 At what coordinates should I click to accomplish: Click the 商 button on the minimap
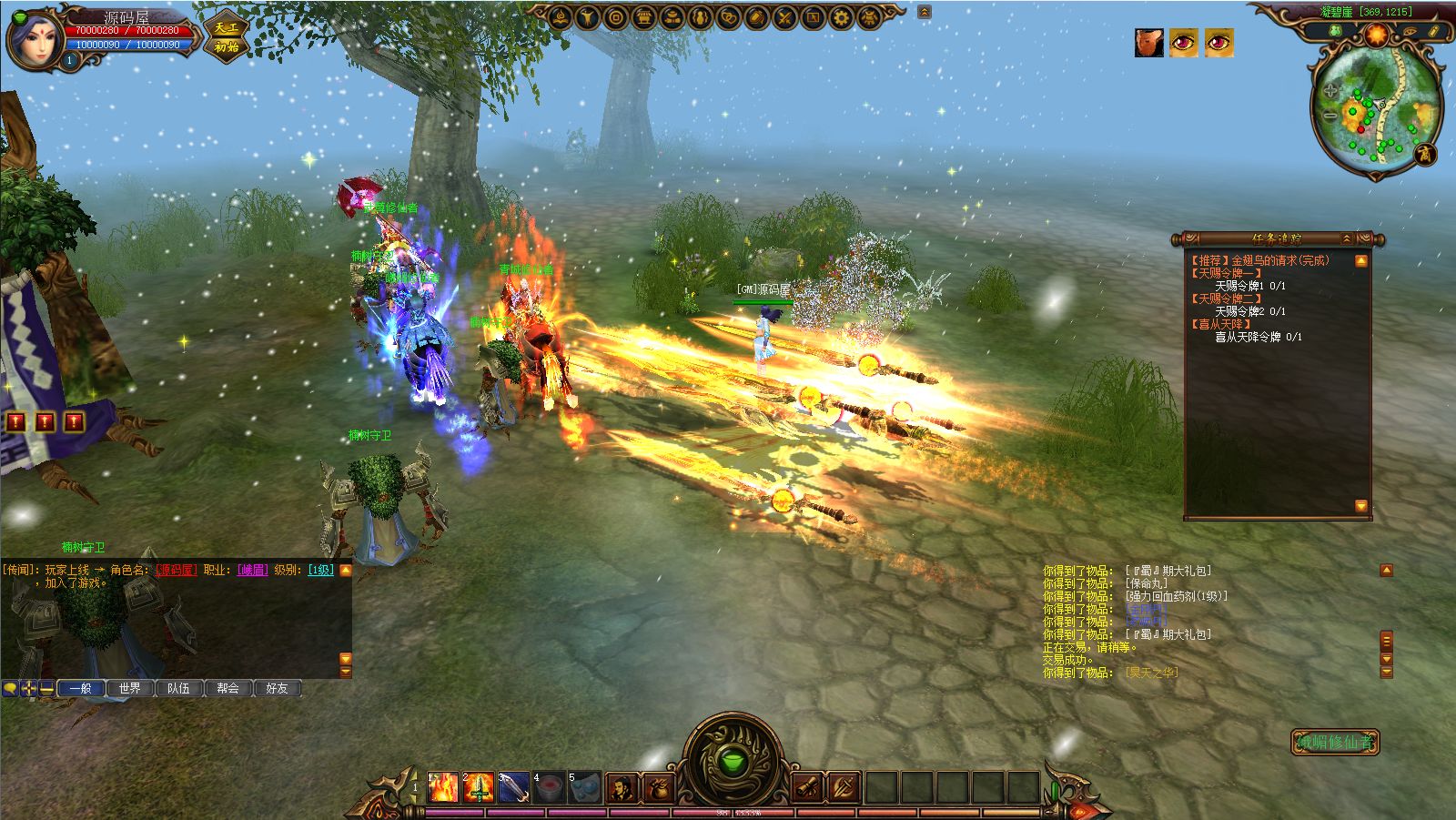1425,154
